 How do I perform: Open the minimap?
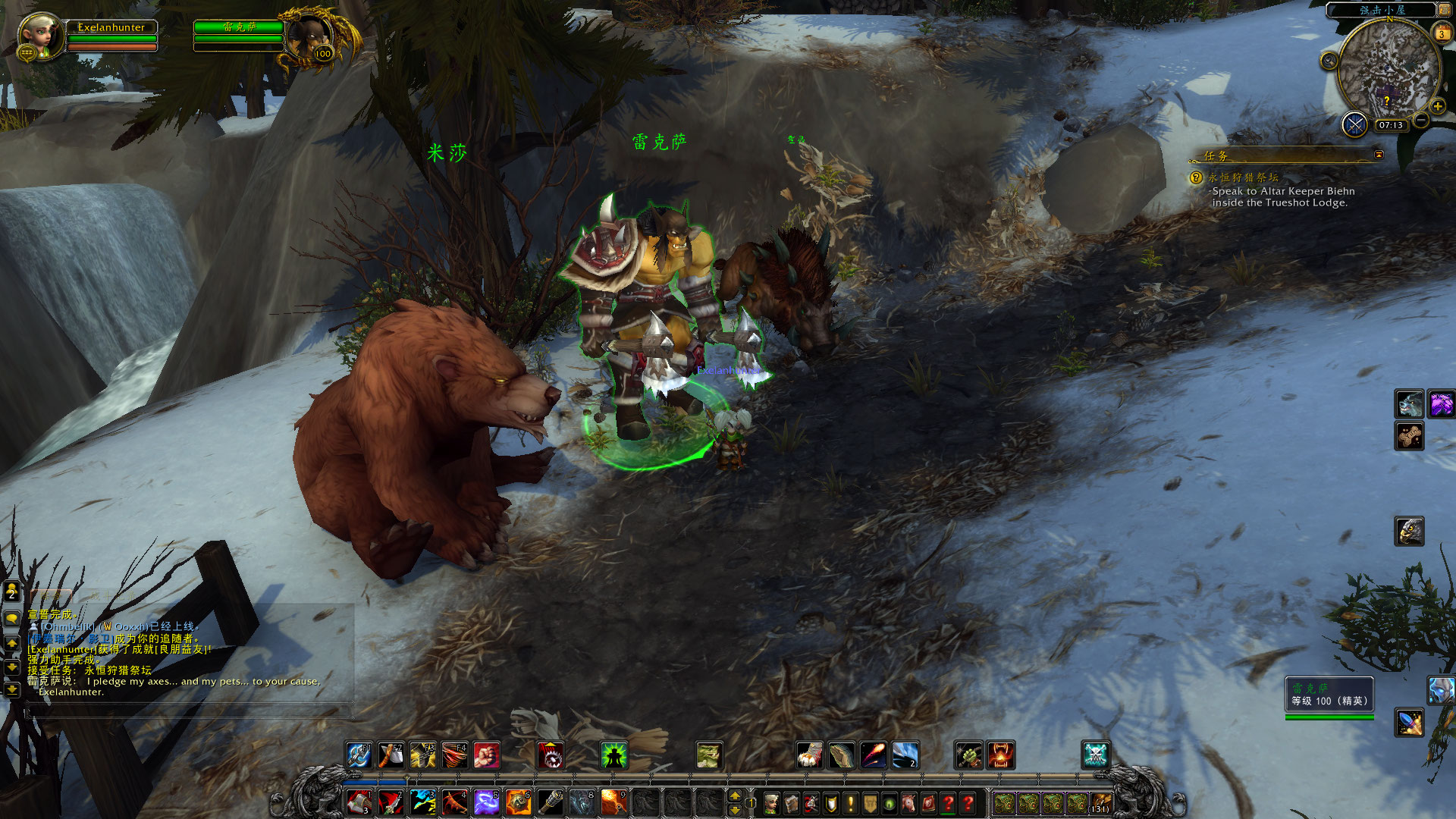(1388, 70)
